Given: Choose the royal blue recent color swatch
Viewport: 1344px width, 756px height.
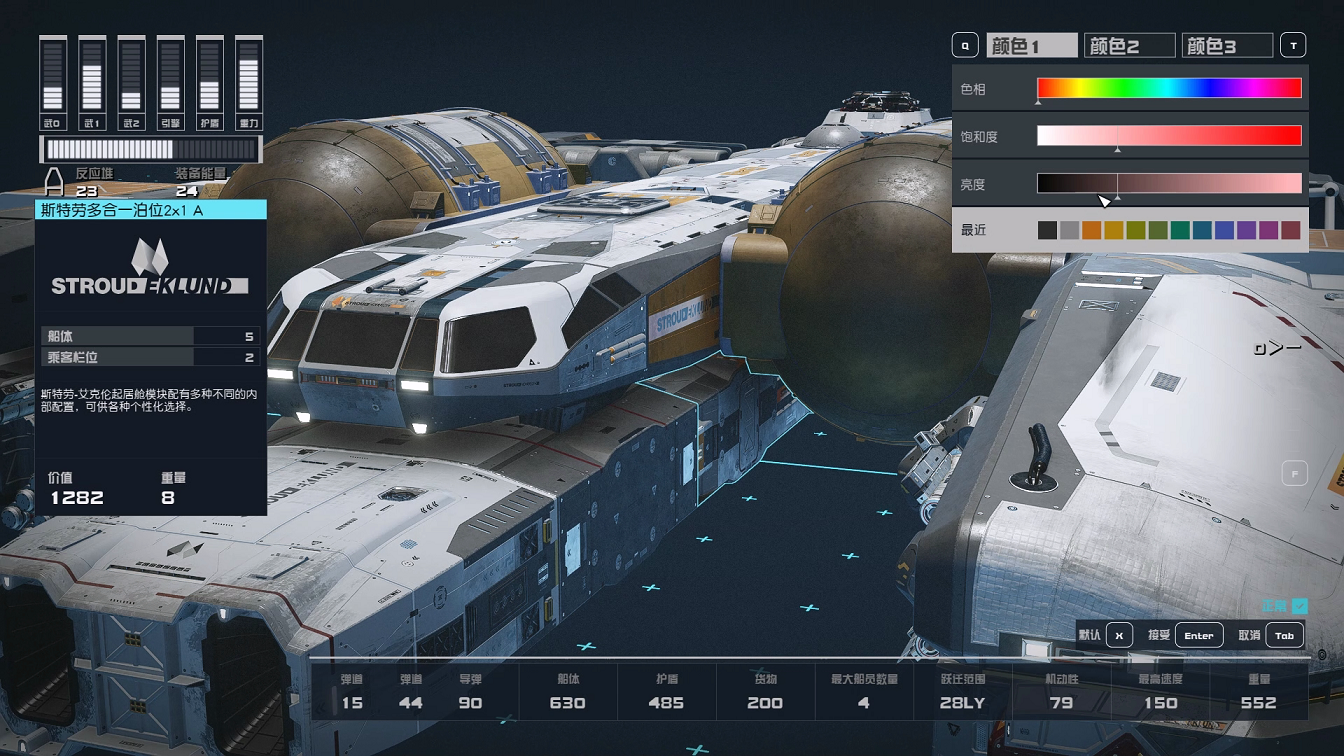Looking at the screenshot, I should click(1224, 230).
